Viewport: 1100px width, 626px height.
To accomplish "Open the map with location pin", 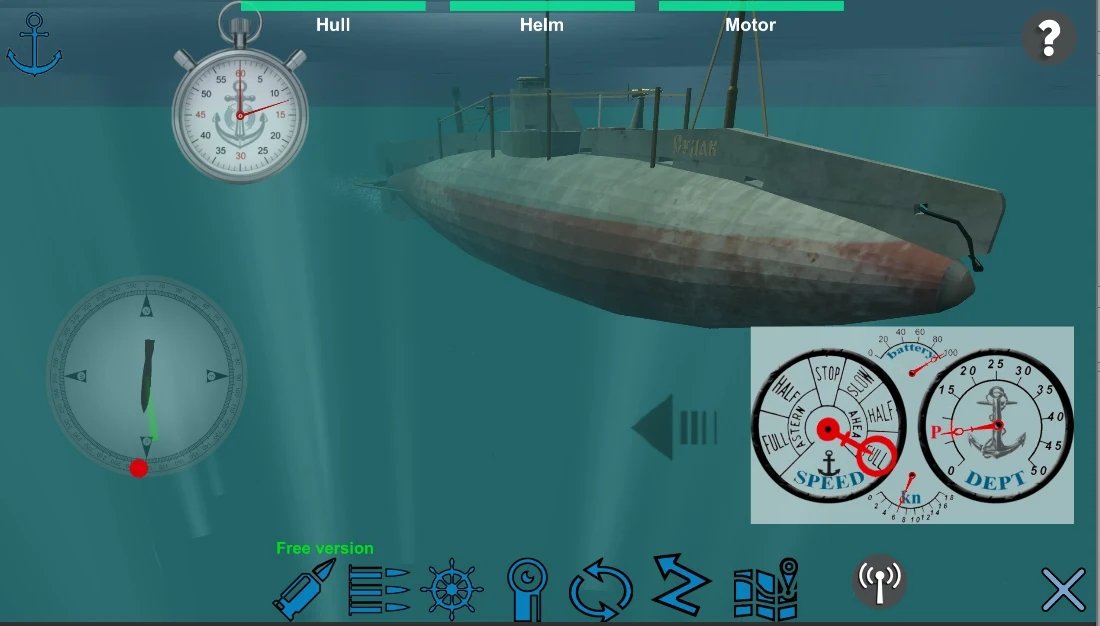I will pyautogui.click(x=766, y=590).
